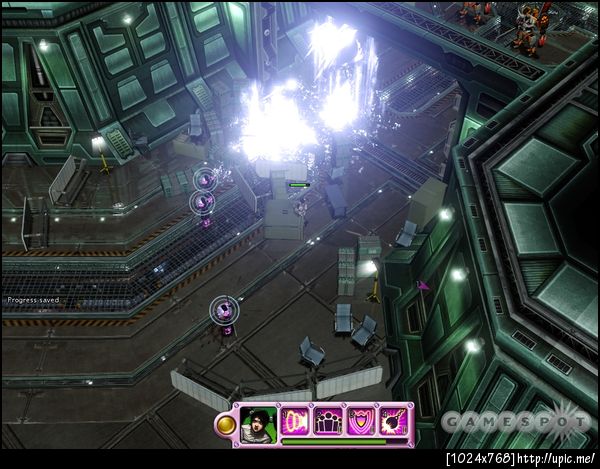Image resolution: width=600 pixels, height=469 pixels.
Task: Use the three-figures group ability
Action: (329, 420)
